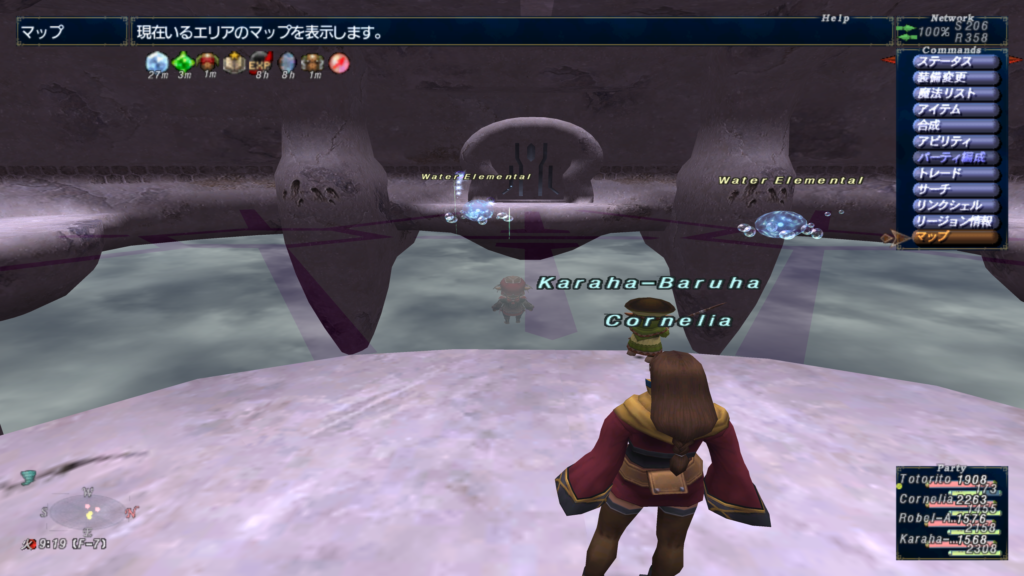Image resolution: width=1024 pixels, height=576 pixels.
Task: Open the 魔法リスト magic list
Action: [x=955, y=93]
